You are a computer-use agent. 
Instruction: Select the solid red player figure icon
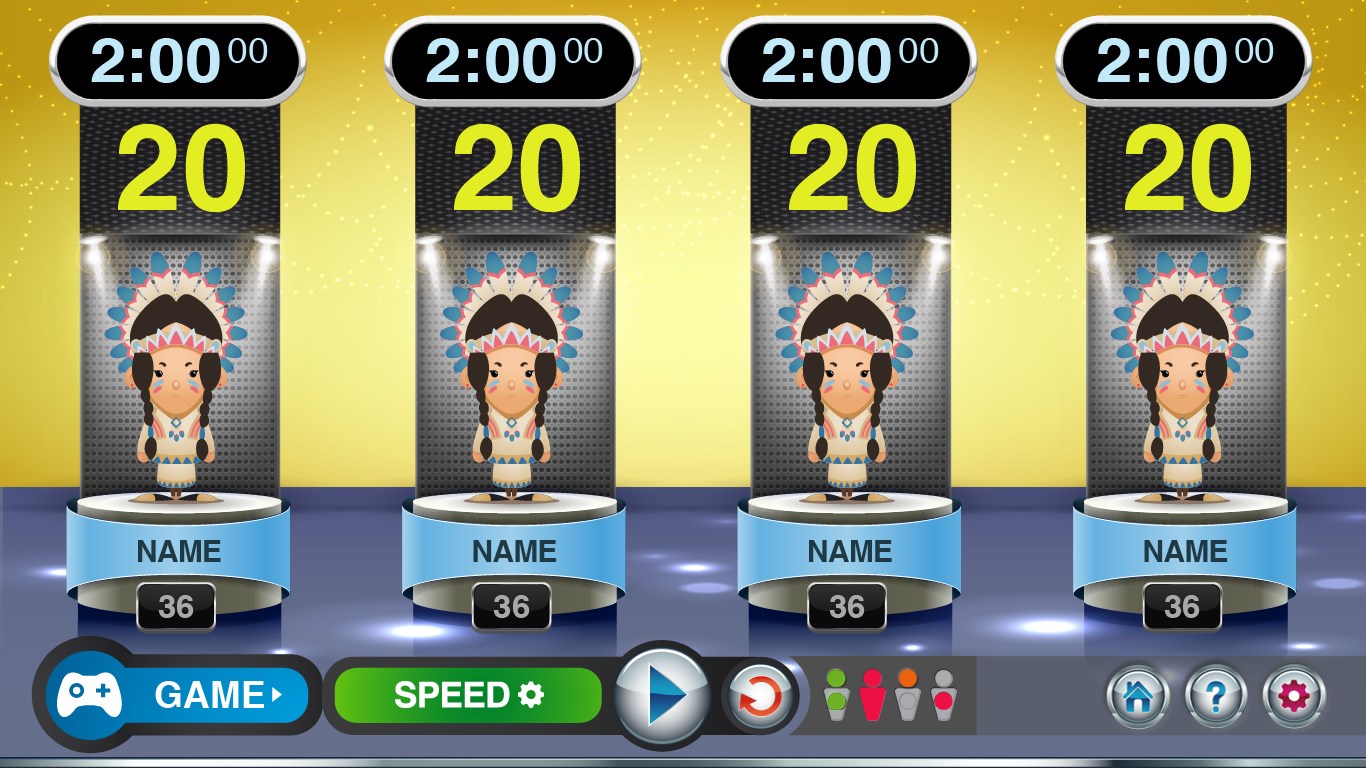point(873,694)
